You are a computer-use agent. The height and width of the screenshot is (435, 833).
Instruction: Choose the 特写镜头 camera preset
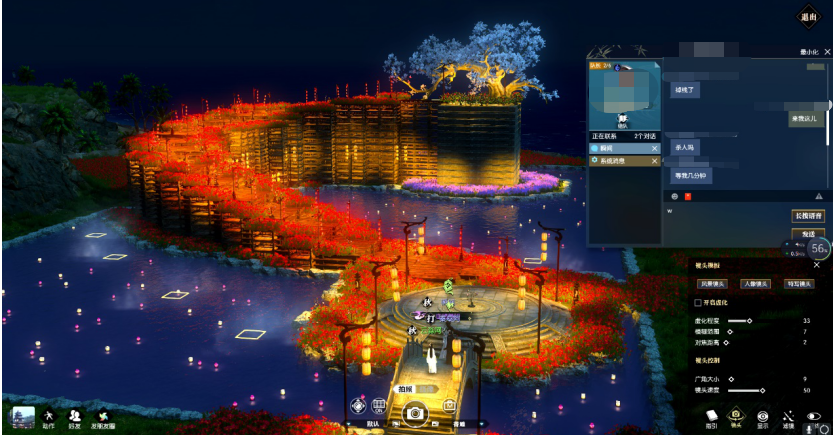coord(799,284)
